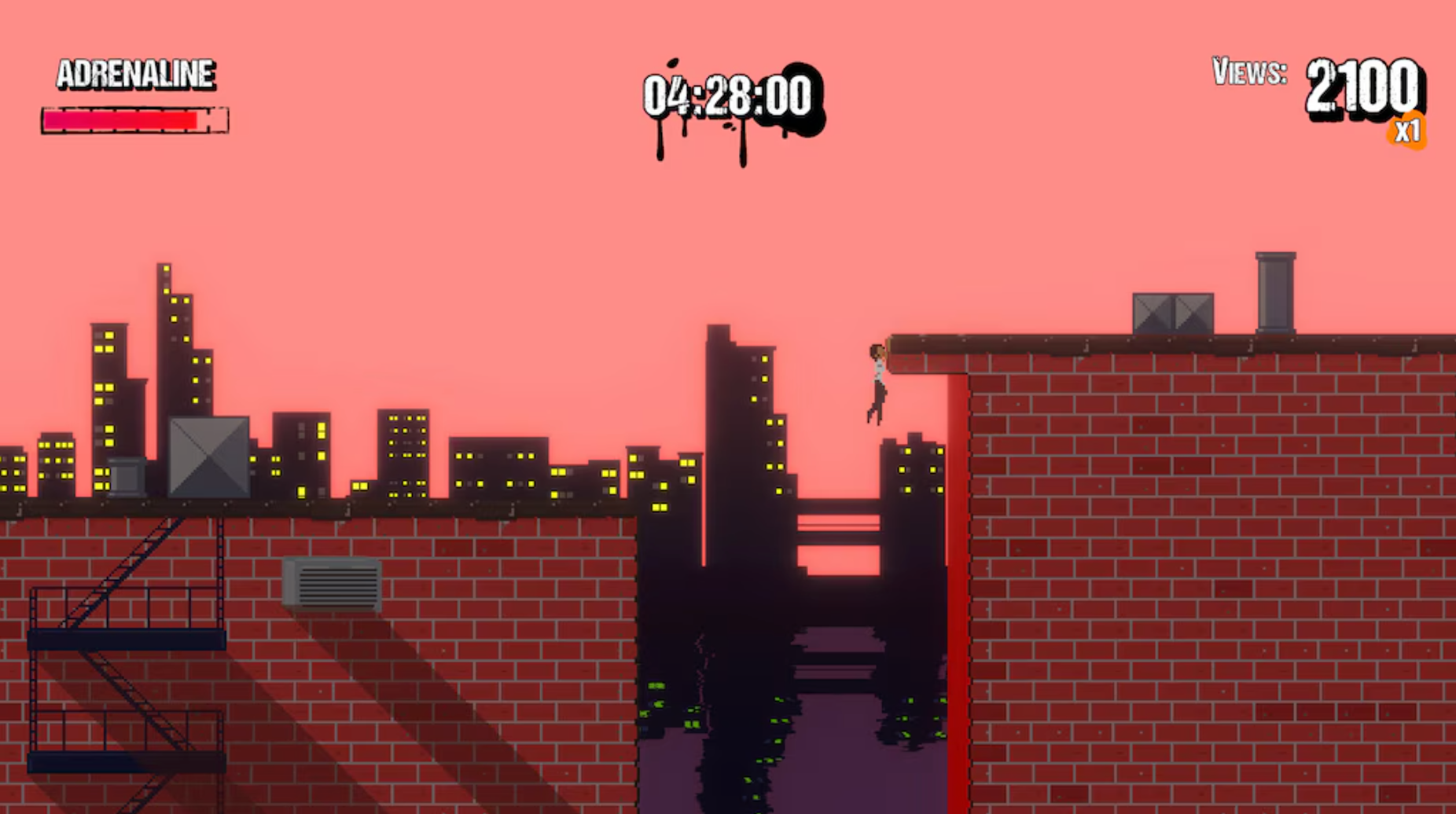This screenshot has height=814, width=1456.
Task: Click the Views counter showing 2100
Action: point(1362,86)
